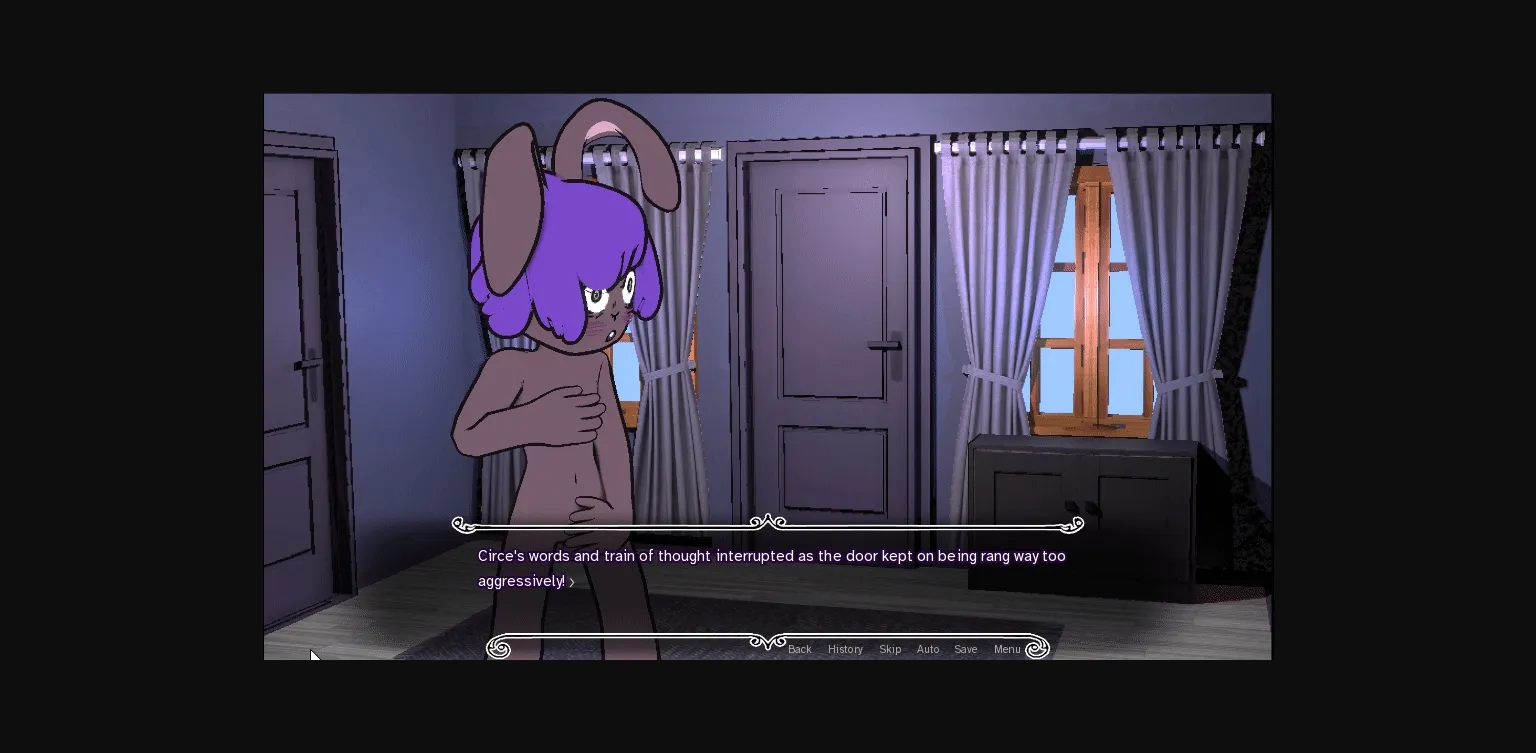Viewport: 1536px width, 753px height.
Task: Open the Save screen
Action: (965, 649)
